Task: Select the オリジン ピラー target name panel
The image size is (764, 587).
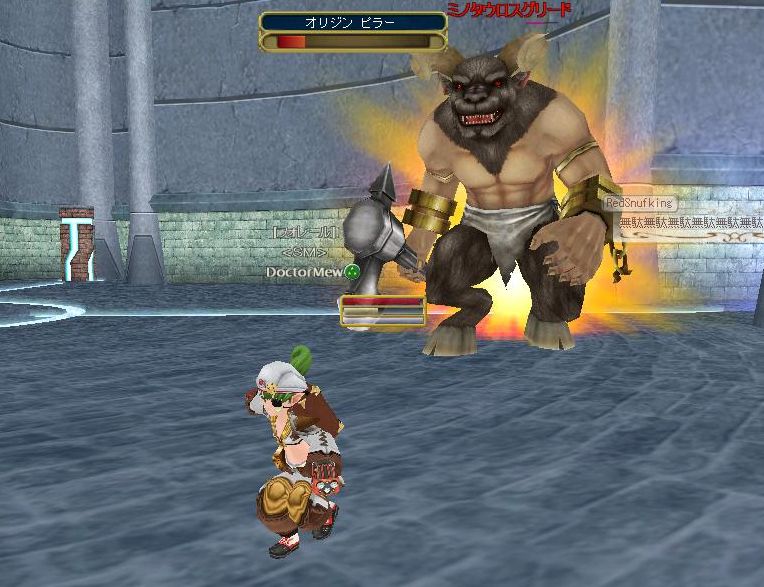Action: (353, 22)
